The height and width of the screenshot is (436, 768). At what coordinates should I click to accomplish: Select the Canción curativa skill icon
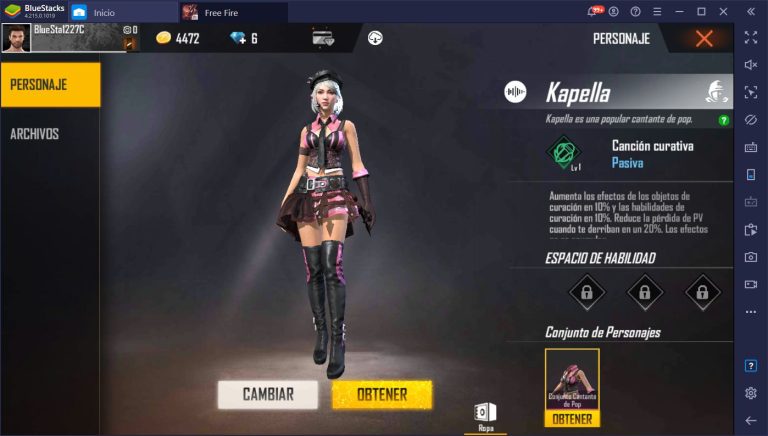tap(564, 153)
